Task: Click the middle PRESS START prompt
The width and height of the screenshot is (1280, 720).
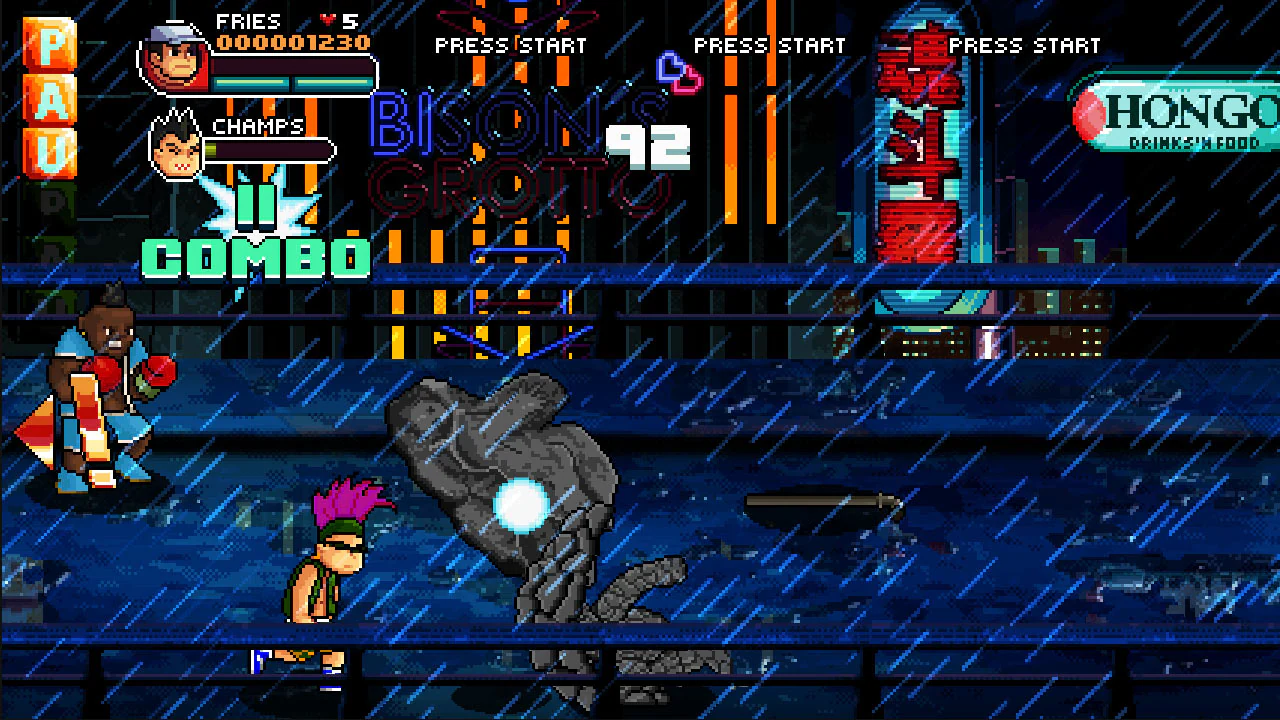Action: (768, 45)
